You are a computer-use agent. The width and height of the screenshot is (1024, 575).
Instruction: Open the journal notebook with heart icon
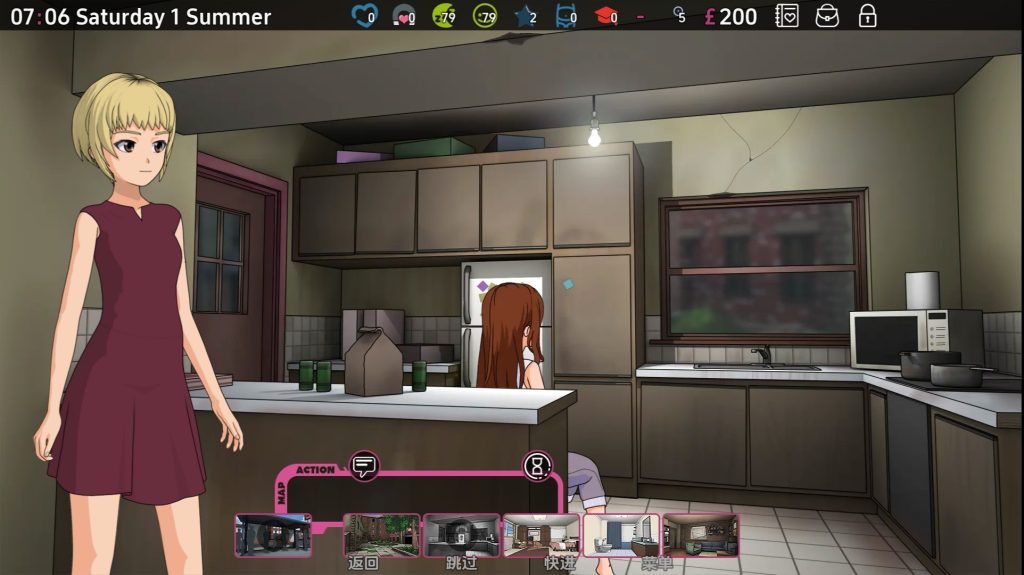pos(787,16)
